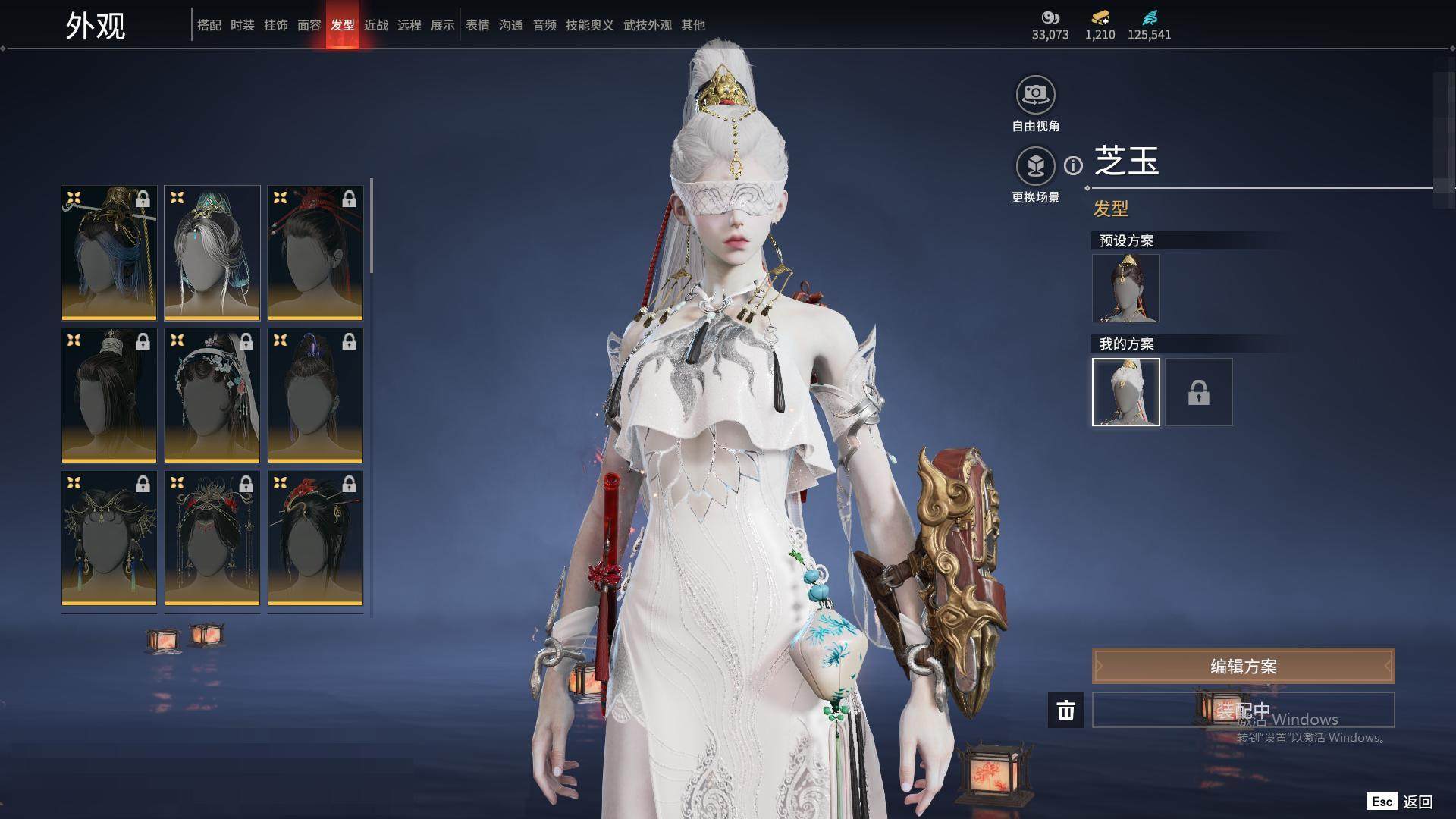Open the 其他 tab

click(693, 25)
